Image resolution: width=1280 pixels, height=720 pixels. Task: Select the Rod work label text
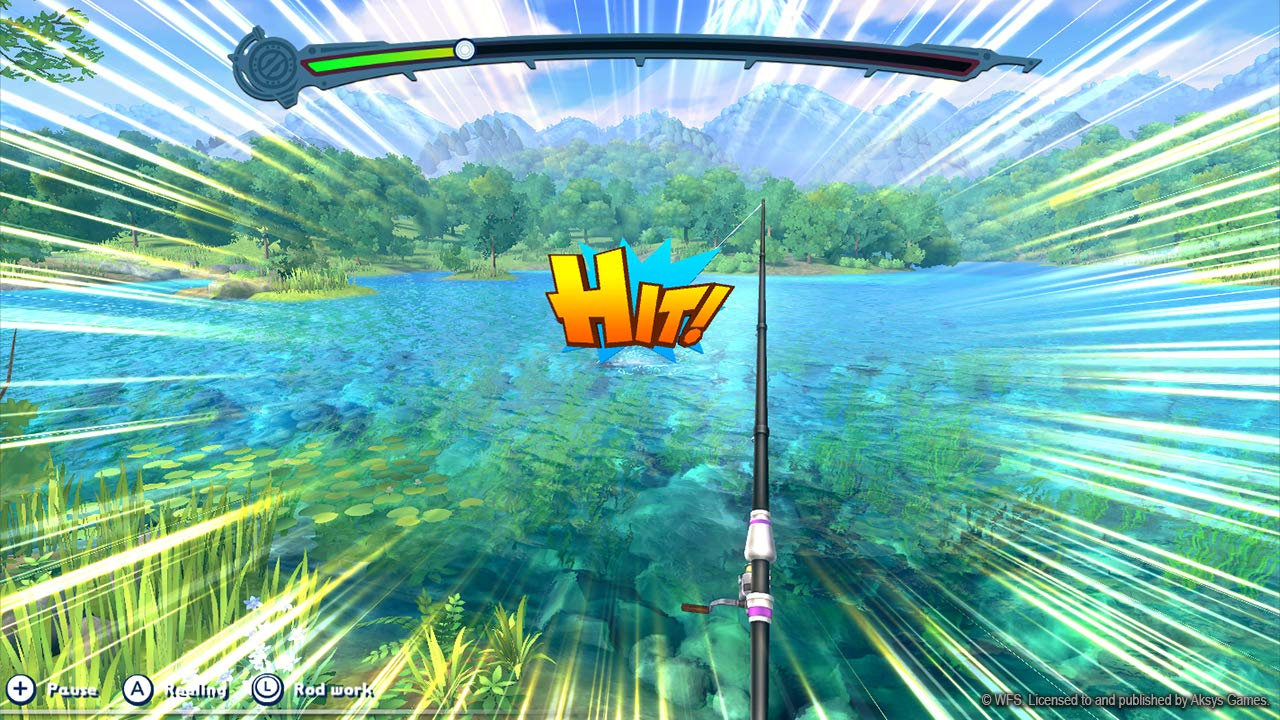pyautogui.click(x=333, y=690)
